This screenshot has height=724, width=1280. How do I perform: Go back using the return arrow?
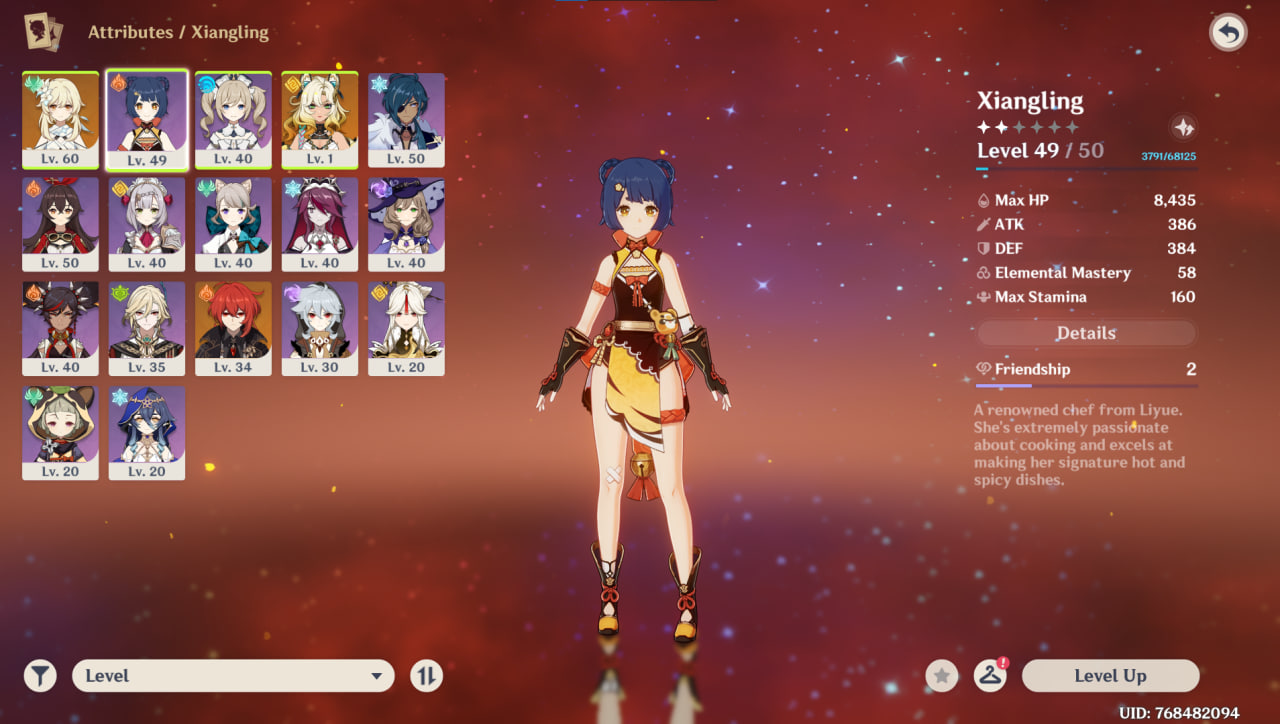coord(1228,33)
